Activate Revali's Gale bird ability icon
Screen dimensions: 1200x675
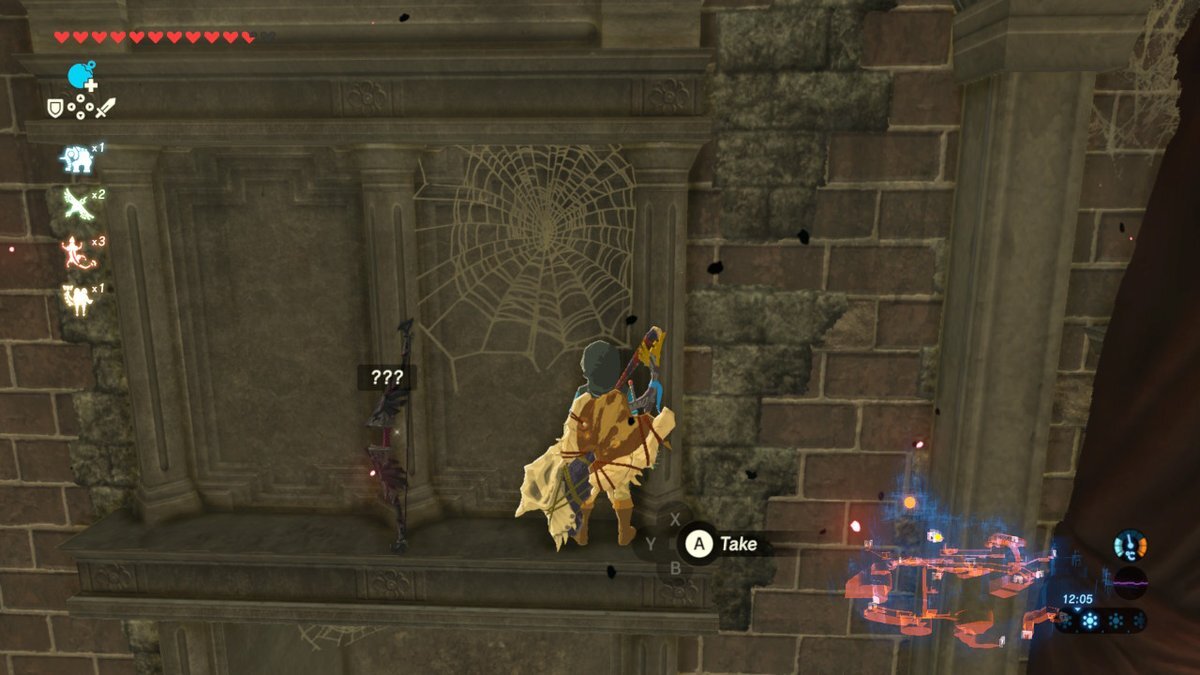click(x=78, y=205)
